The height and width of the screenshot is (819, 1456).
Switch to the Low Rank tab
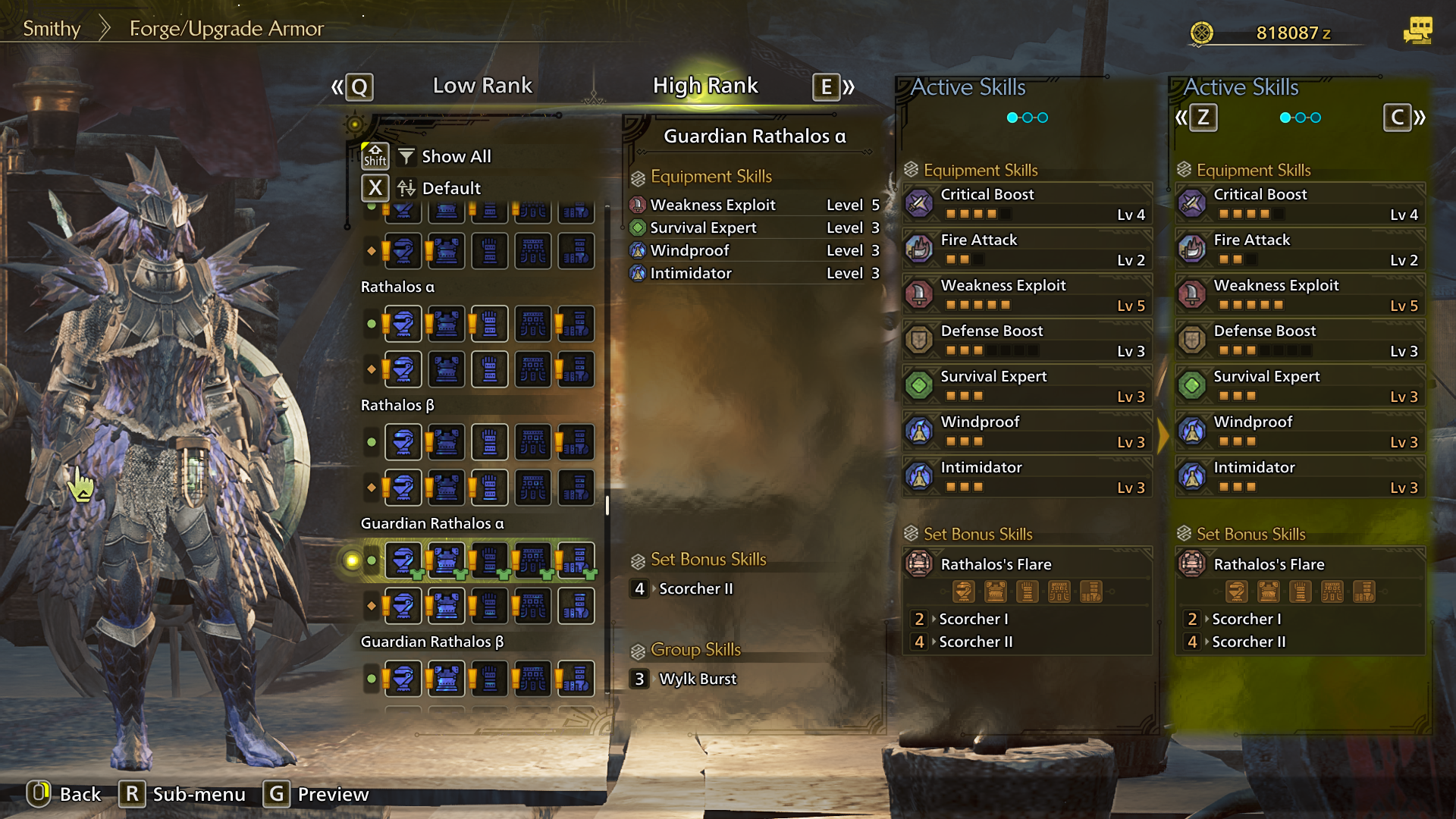pos(482,86)
